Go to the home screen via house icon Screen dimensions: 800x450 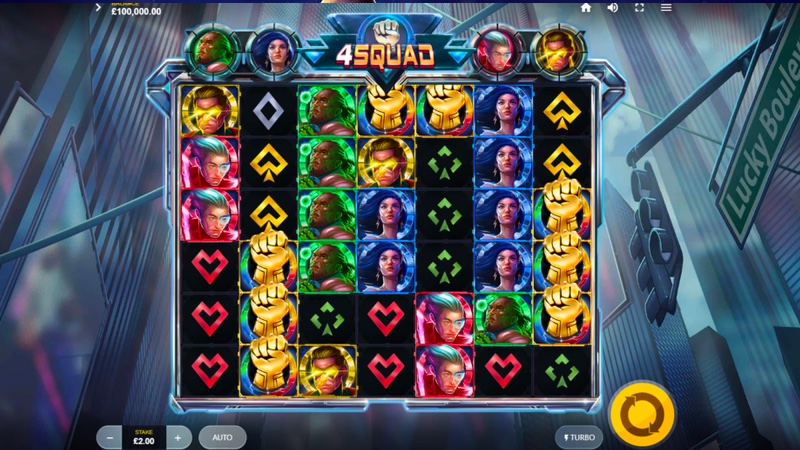click(x=586, y=8)
